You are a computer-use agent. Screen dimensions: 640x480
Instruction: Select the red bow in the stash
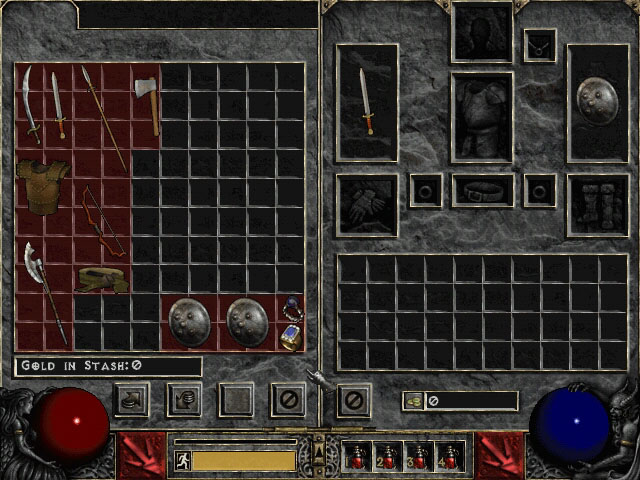coord(103,222)
